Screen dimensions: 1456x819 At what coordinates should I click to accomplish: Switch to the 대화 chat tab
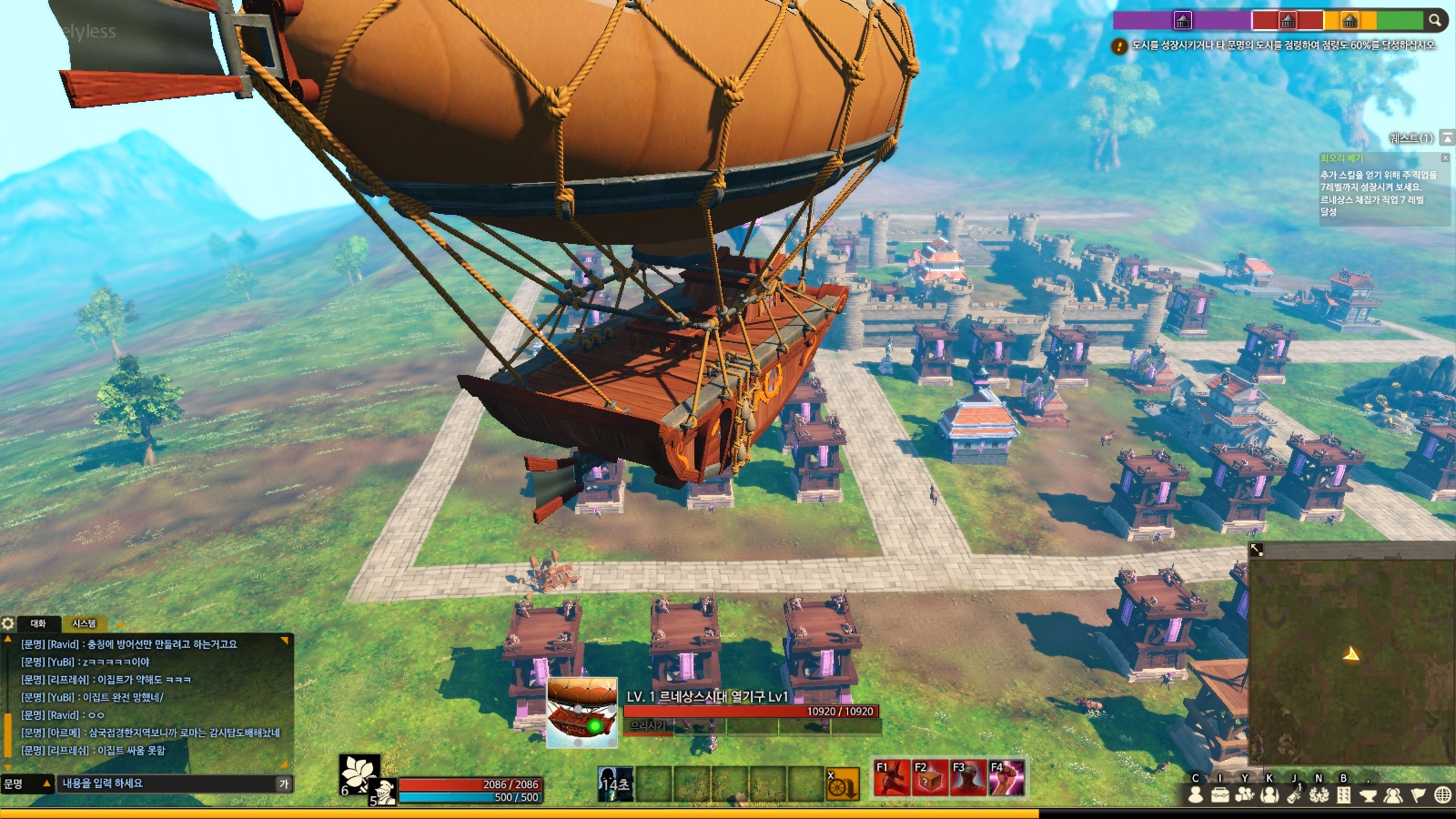pos(38,623)
